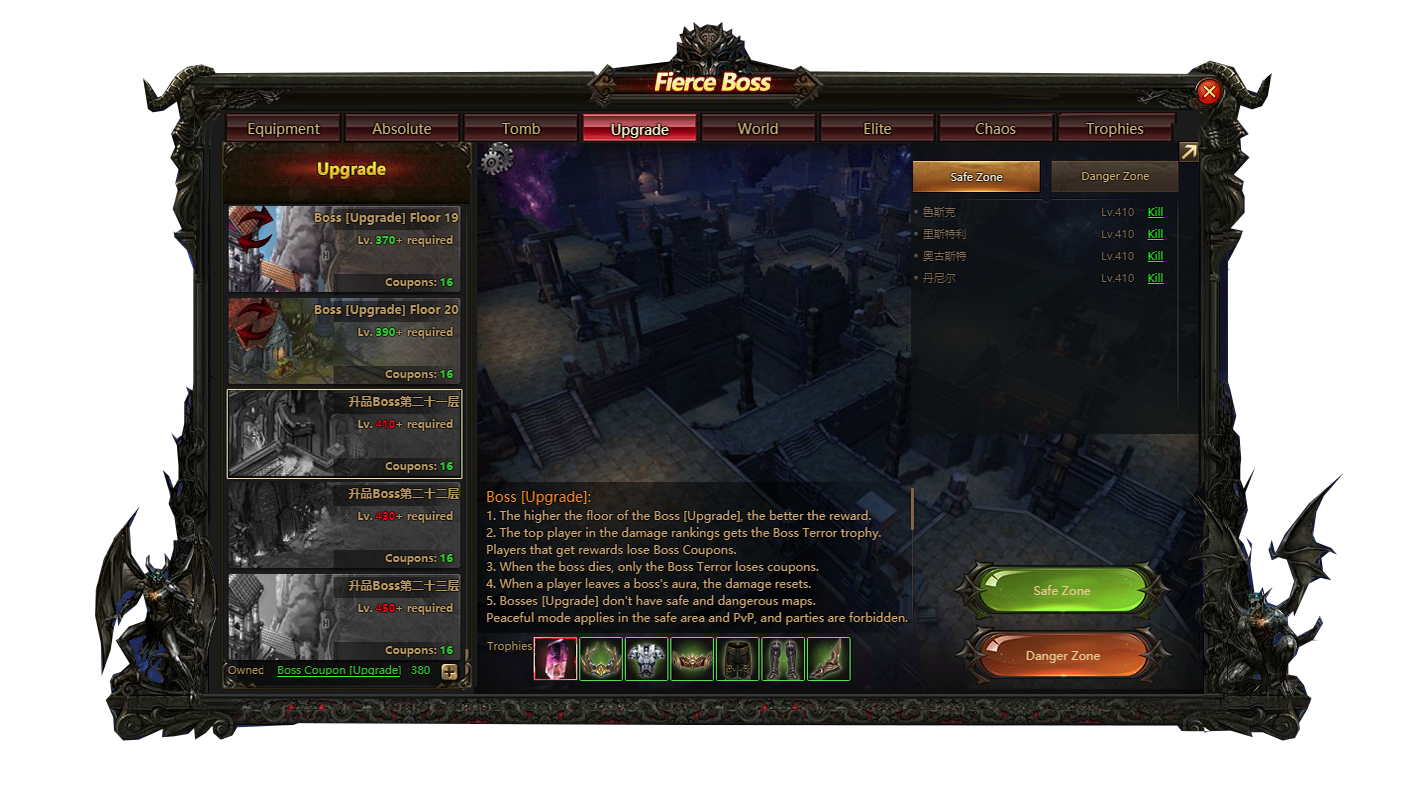Select Boss [Upgrade] Floor 19
This screenshot has height=807, width=1409.
[344, 249]
